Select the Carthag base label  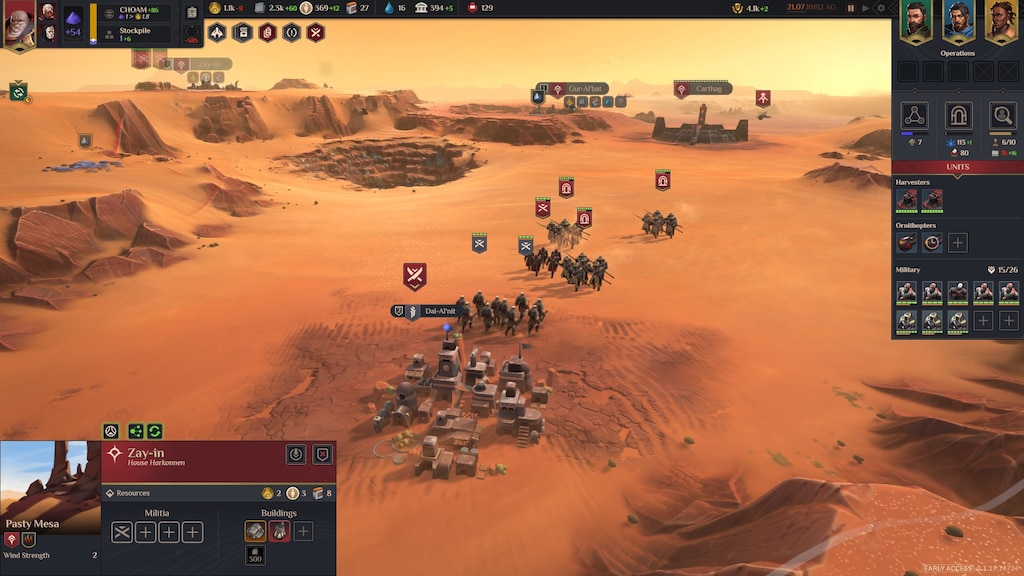[708, 89]
